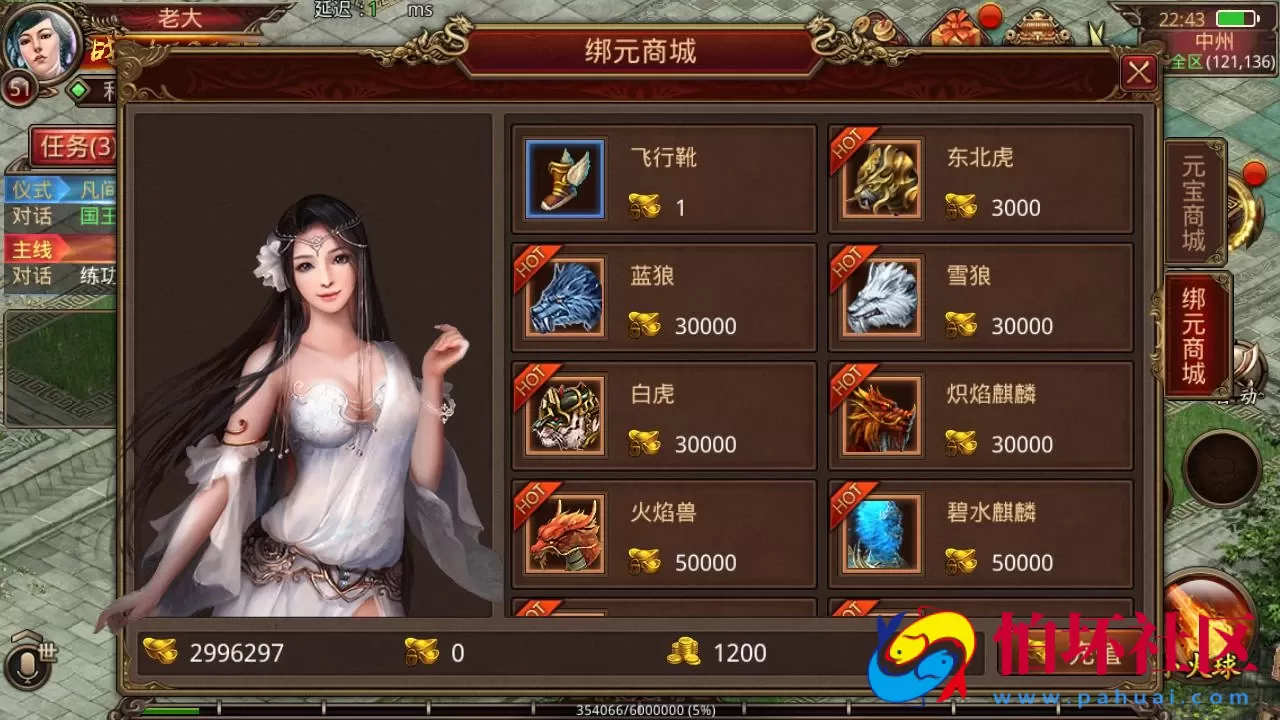Select the 飞行靴 (Flying Boots) item icon
Viewport: 1280px width, 720px height.
click(563, 180)
